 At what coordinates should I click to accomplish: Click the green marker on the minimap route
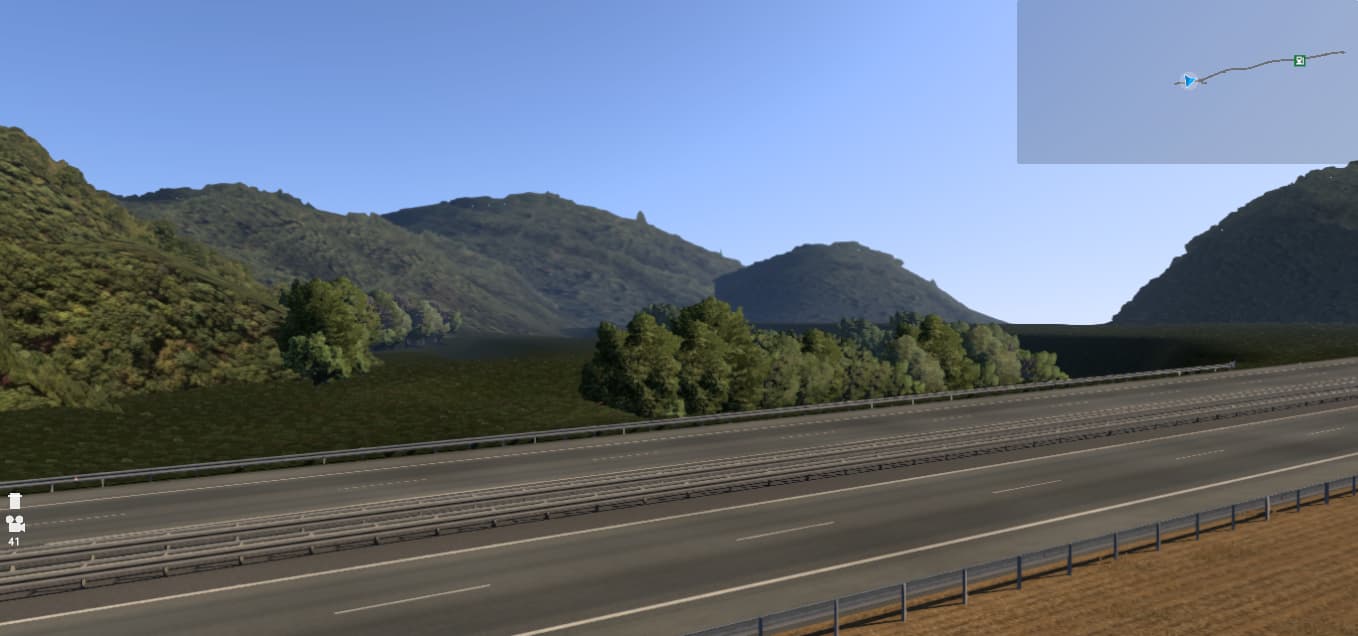(1299, 61)
